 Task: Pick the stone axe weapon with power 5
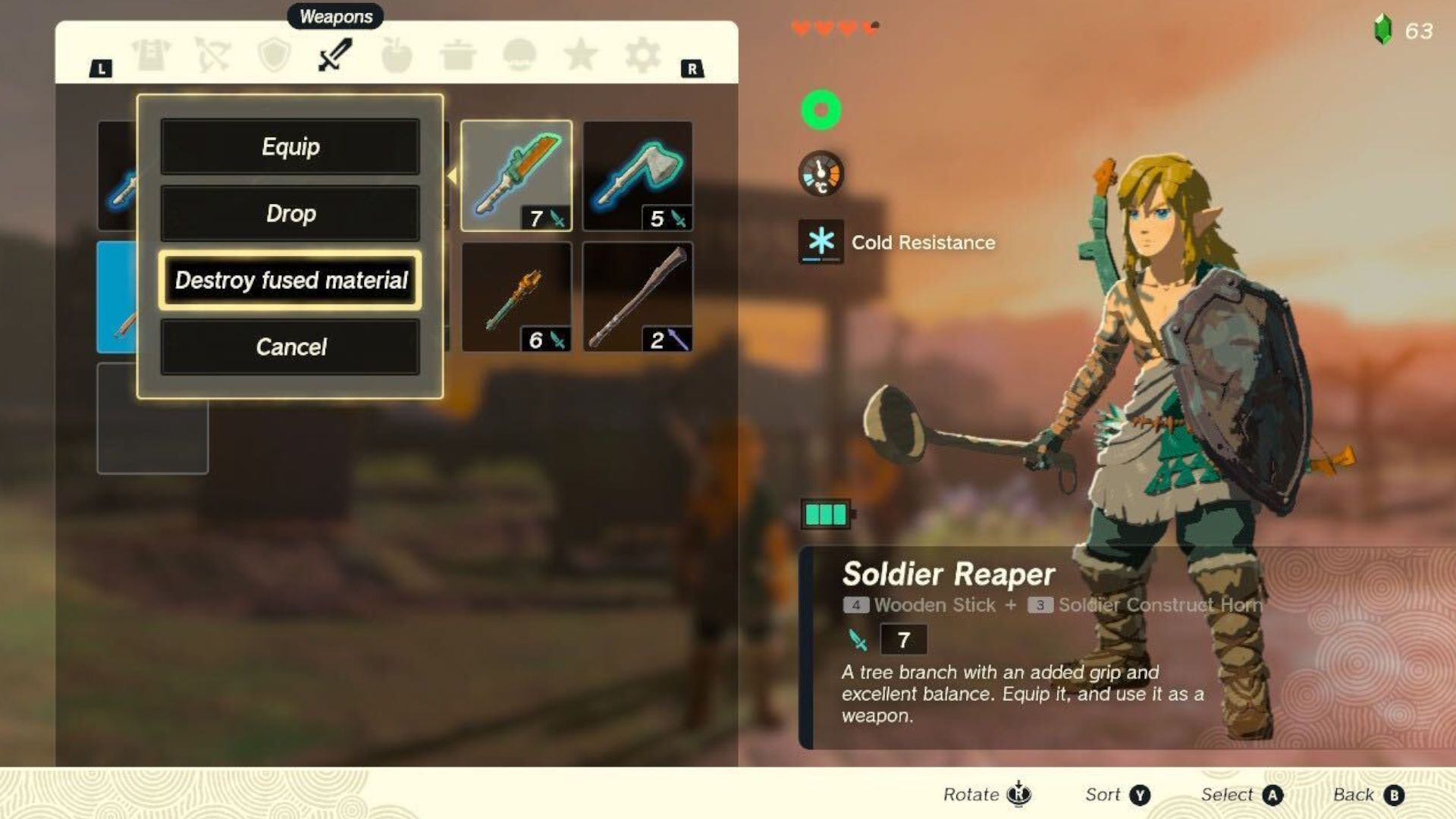638,176
